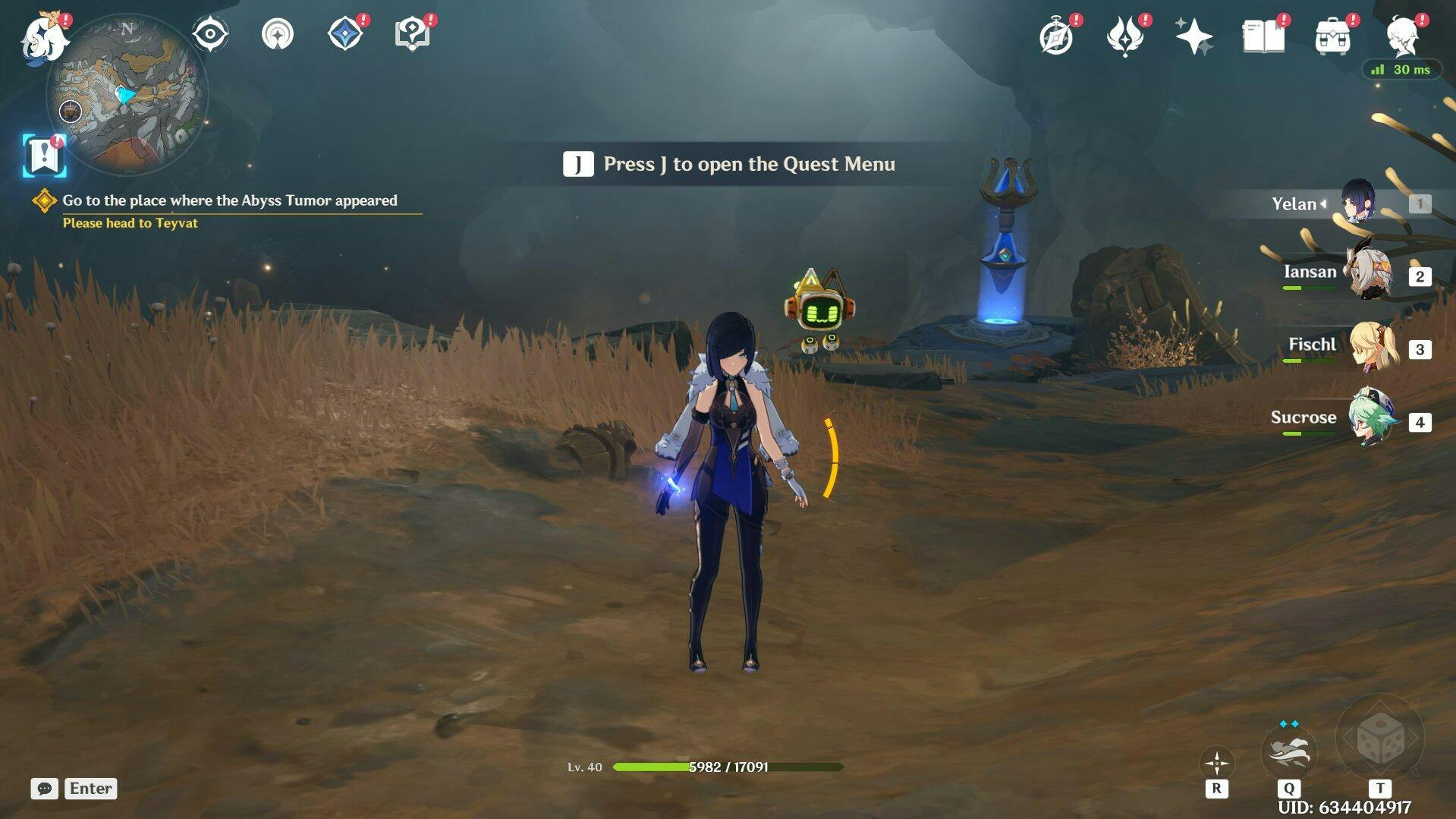1456x819 pixels.
Task: Open the question mark tutorial icon
Action: pyautogui.click(x=412, y=34)
